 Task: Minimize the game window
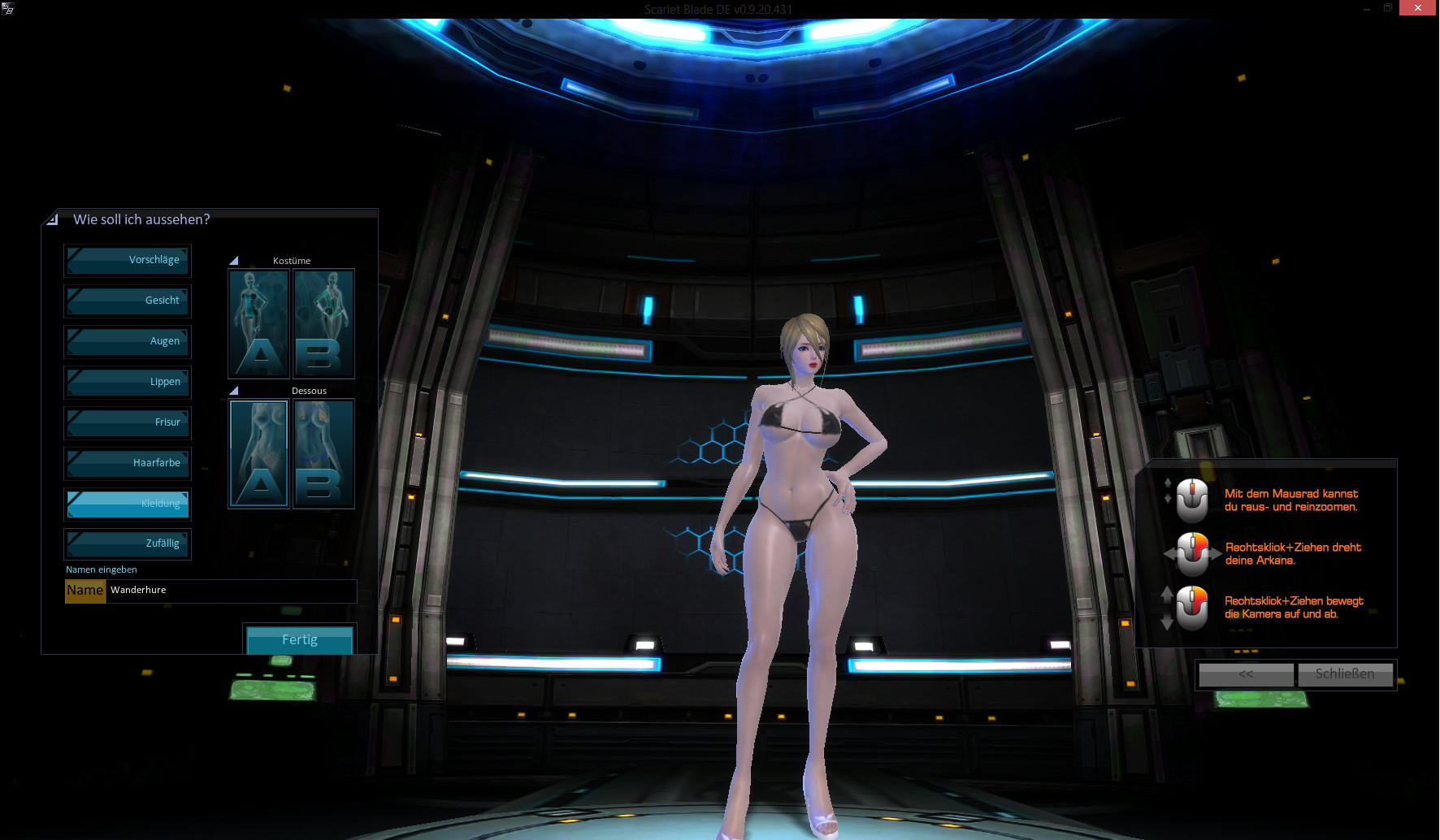(1367, 8)
